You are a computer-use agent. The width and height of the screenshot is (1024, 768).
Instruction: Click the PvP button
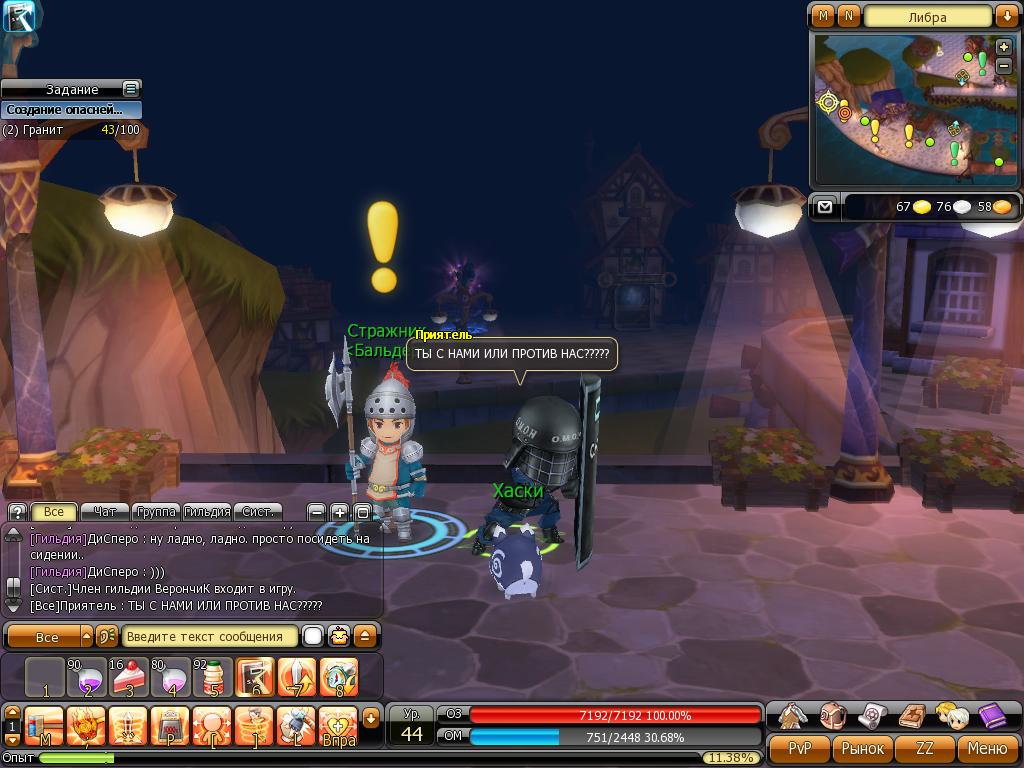click(x=799, y=748)
